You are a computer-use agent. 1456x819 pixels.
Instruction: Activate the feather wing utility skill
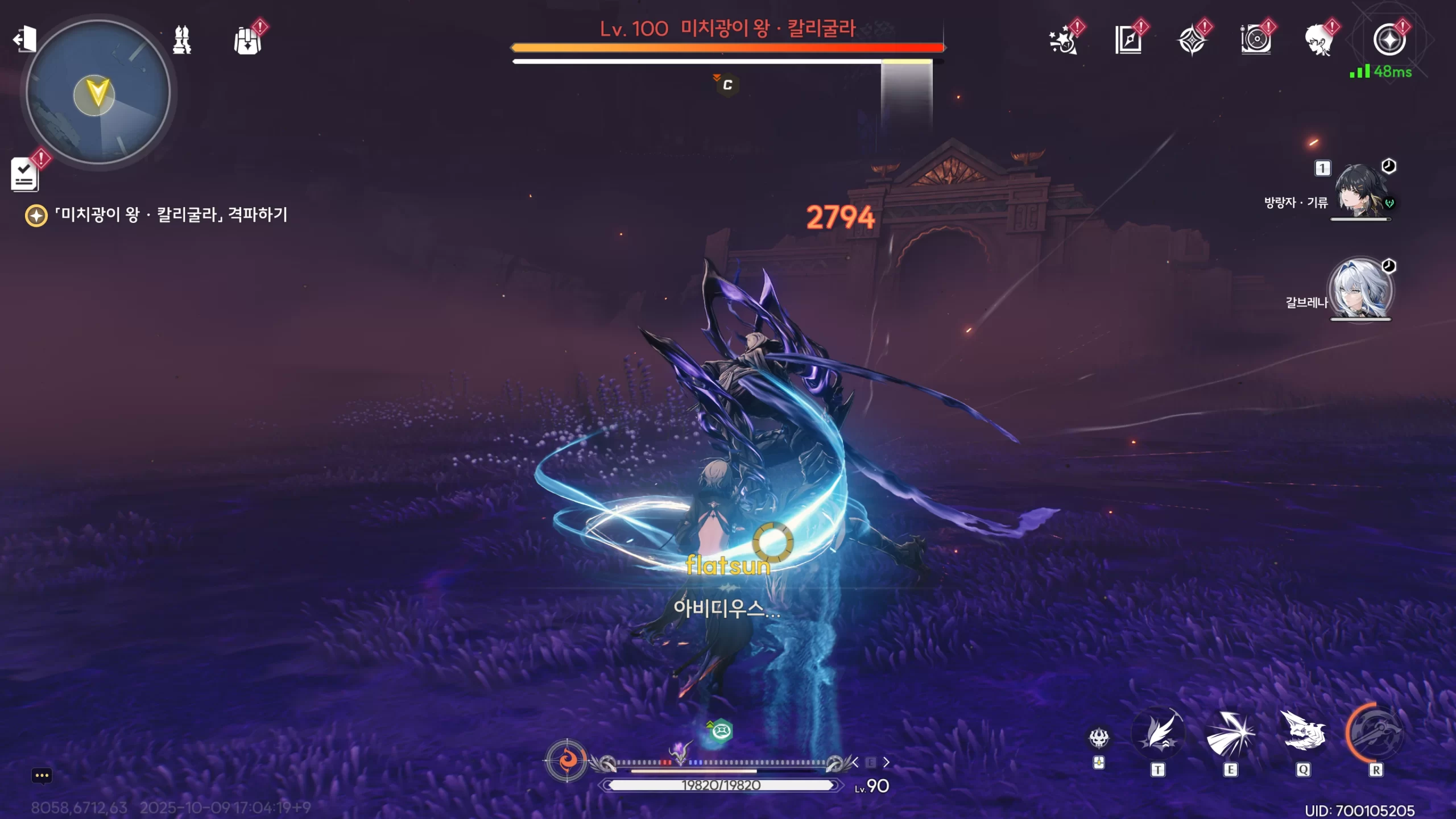[1157, 734]
